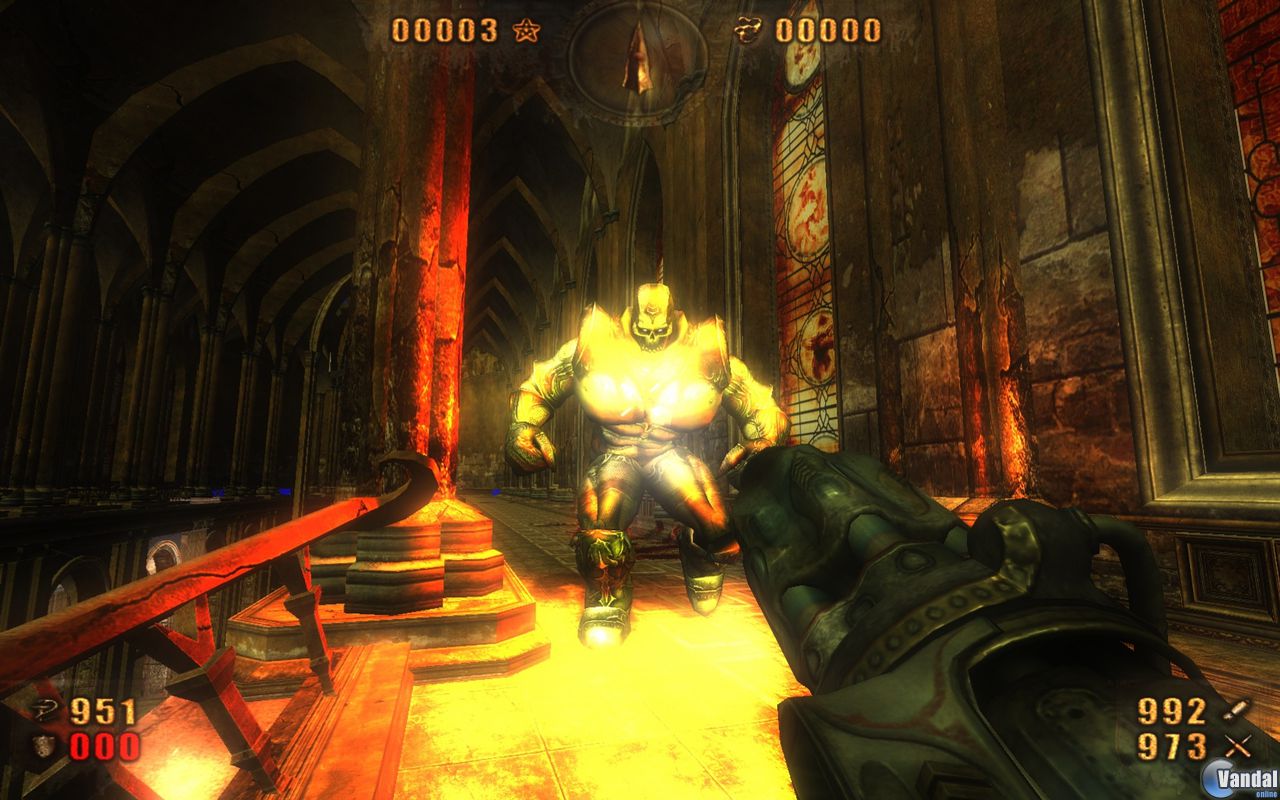
Task: Expand the ammo readout showing 992
Action: coord(1170,712)
